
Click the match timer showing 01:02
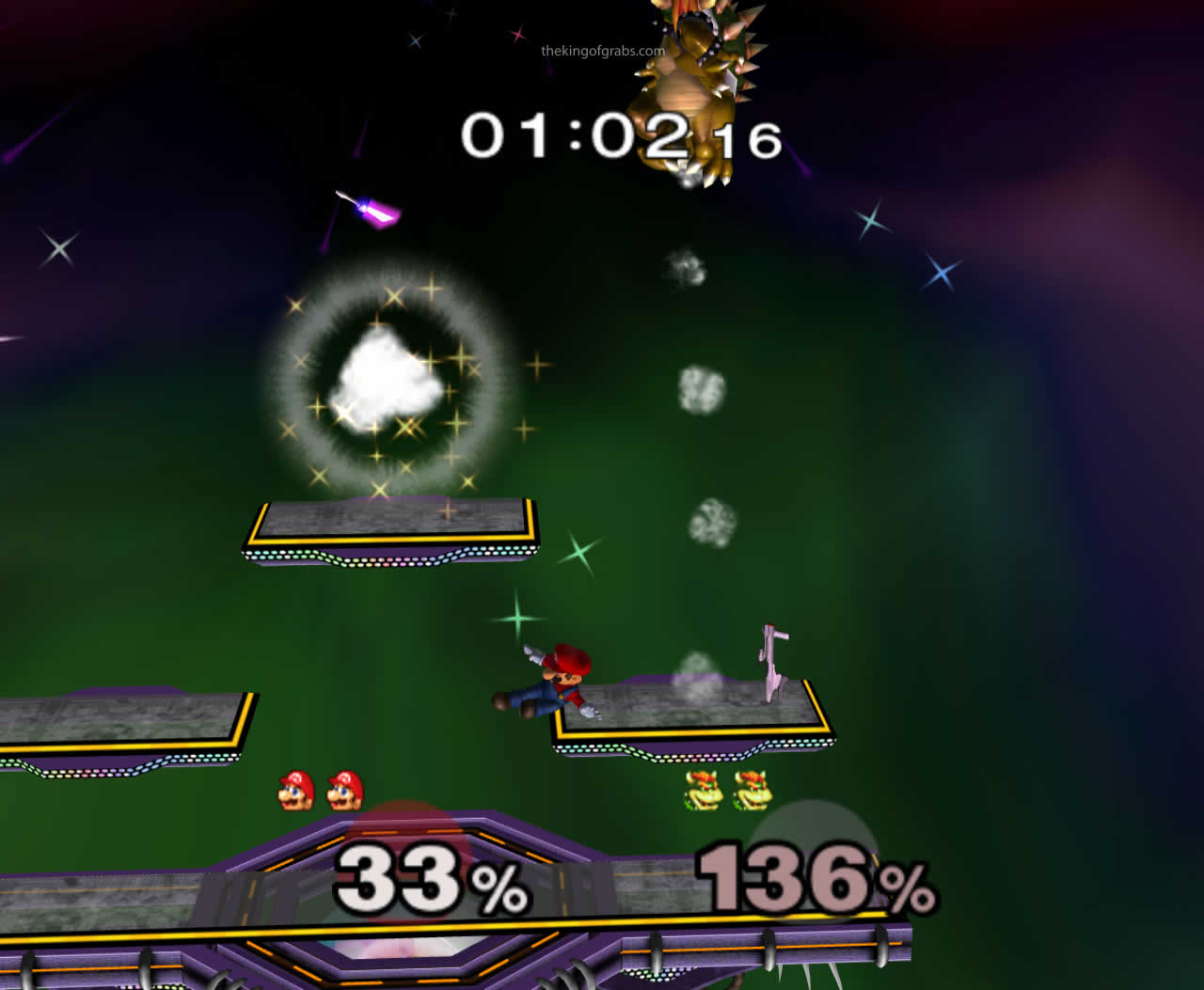[x=572, y=134]
